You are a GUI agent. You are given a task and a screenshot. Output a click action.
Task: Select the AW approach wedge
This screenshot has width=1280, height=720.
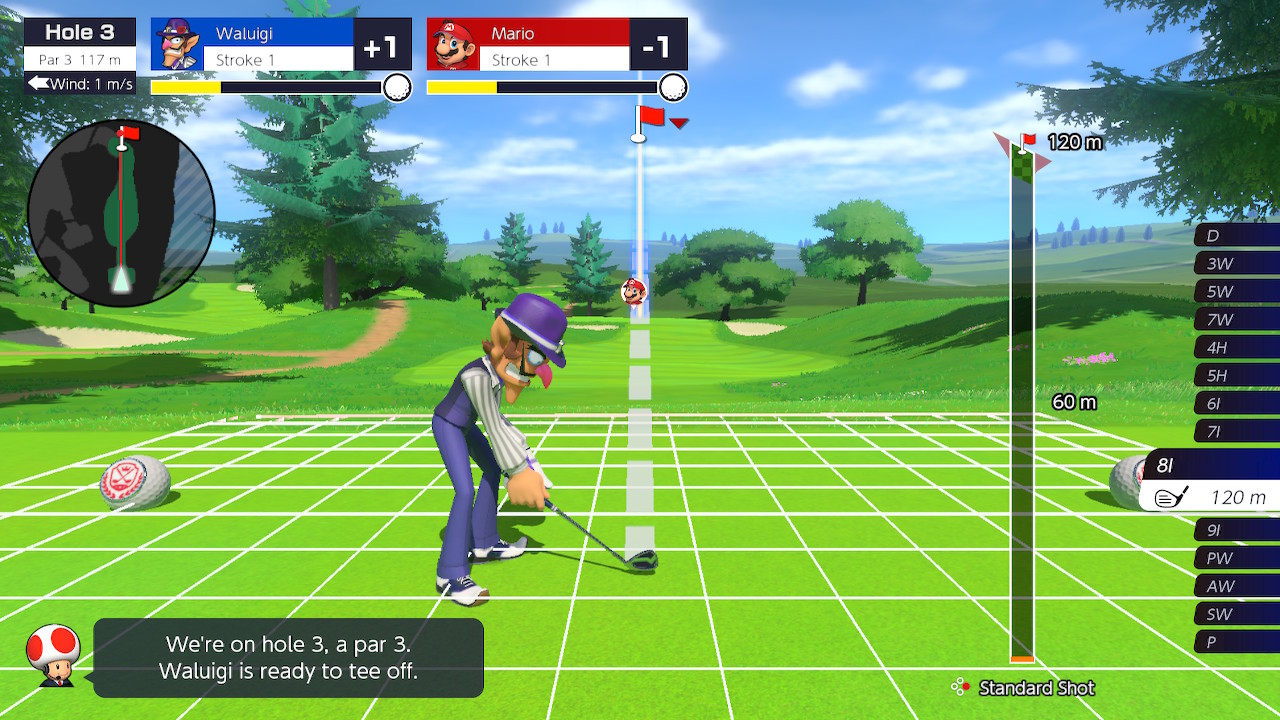click(x=1236, y=586)
